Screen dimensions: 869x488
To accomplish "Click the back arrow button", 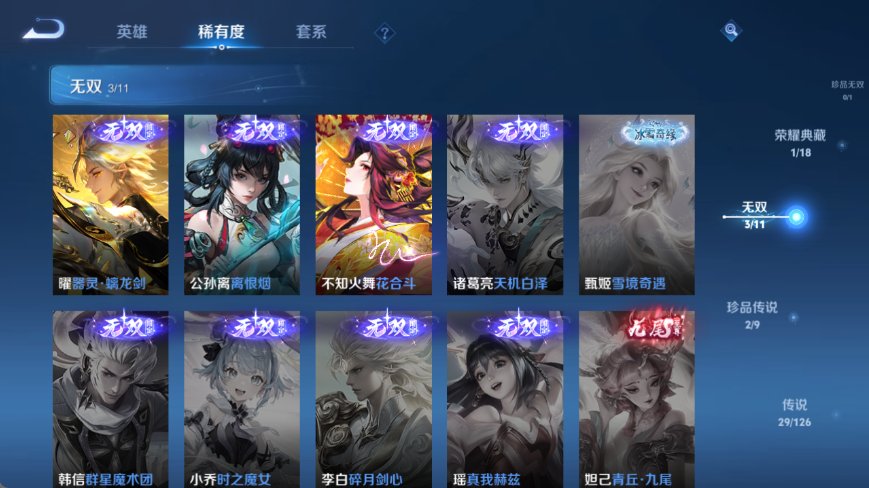I will pyautogui.click(x=42, y=30).
